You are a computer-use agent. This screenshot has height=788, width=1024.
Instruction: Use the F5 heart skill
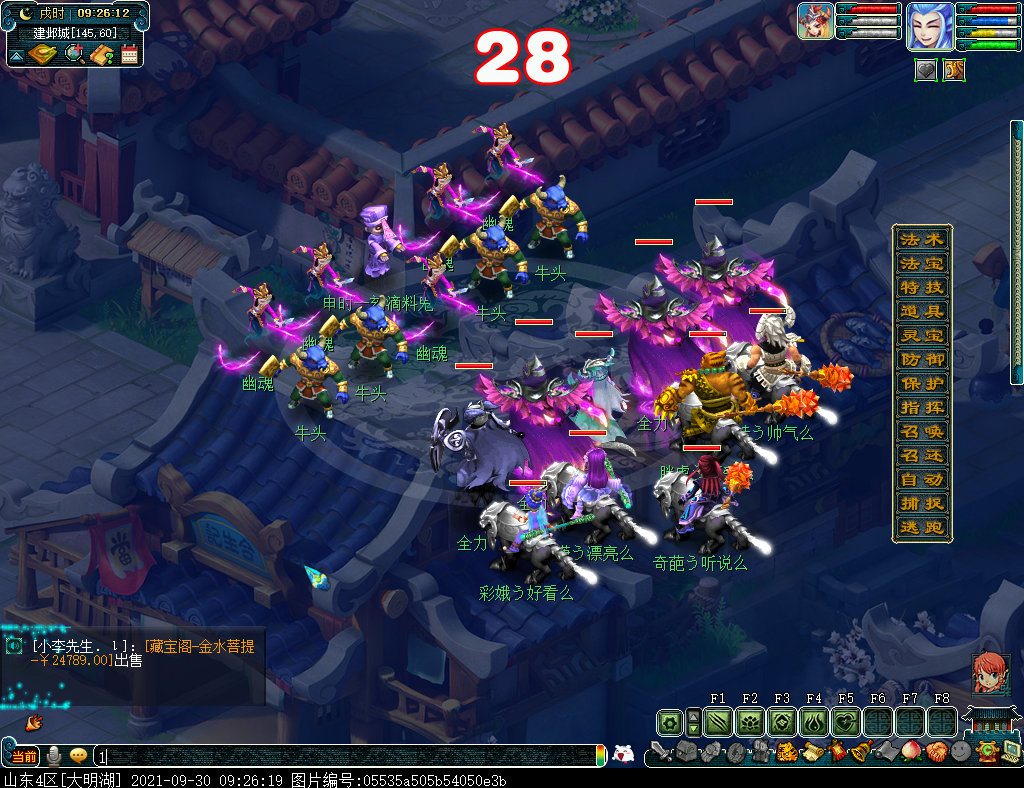[x=846, y=722]
